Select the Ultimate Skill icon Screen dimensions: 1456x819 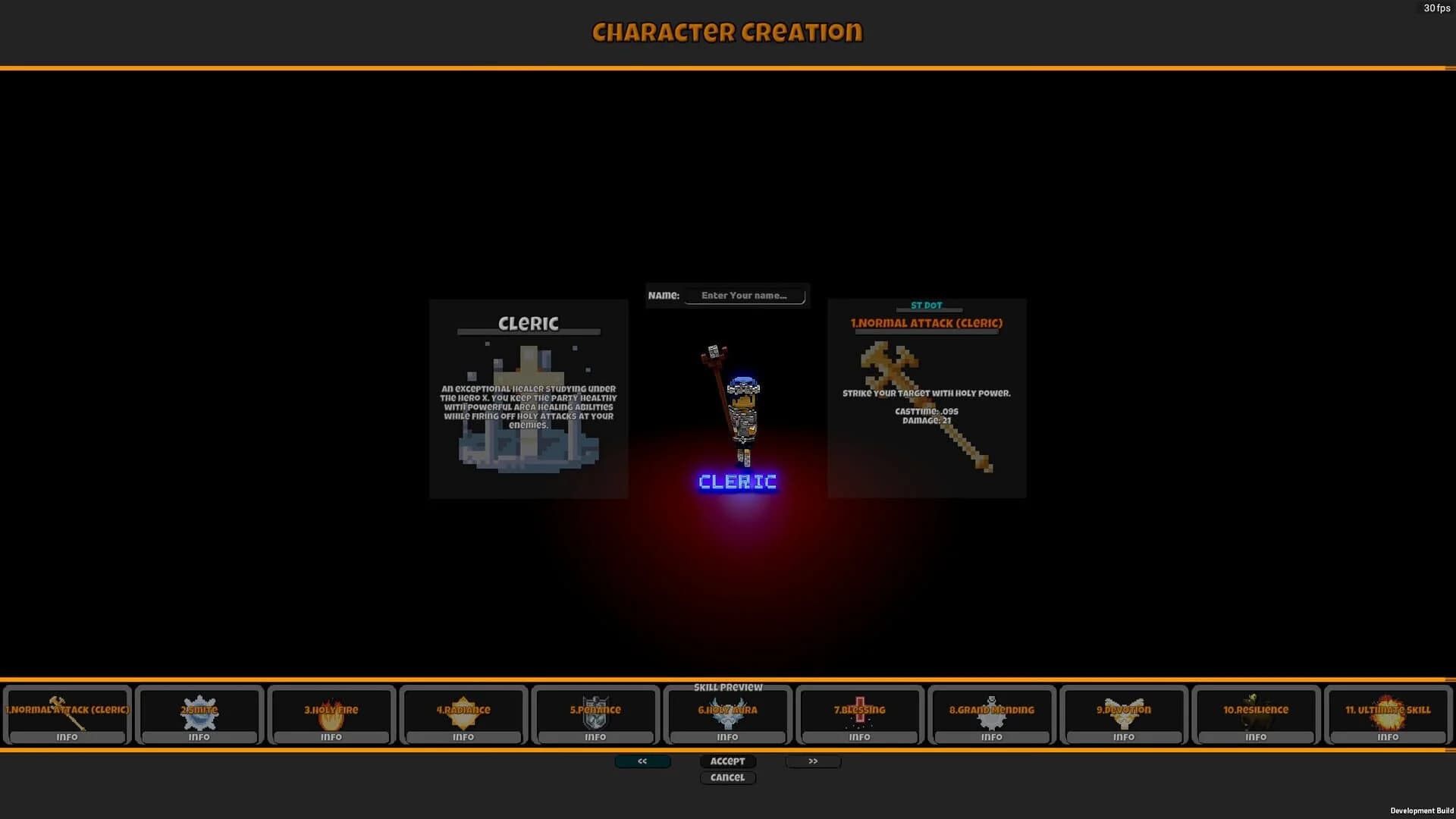[1388, 711]
